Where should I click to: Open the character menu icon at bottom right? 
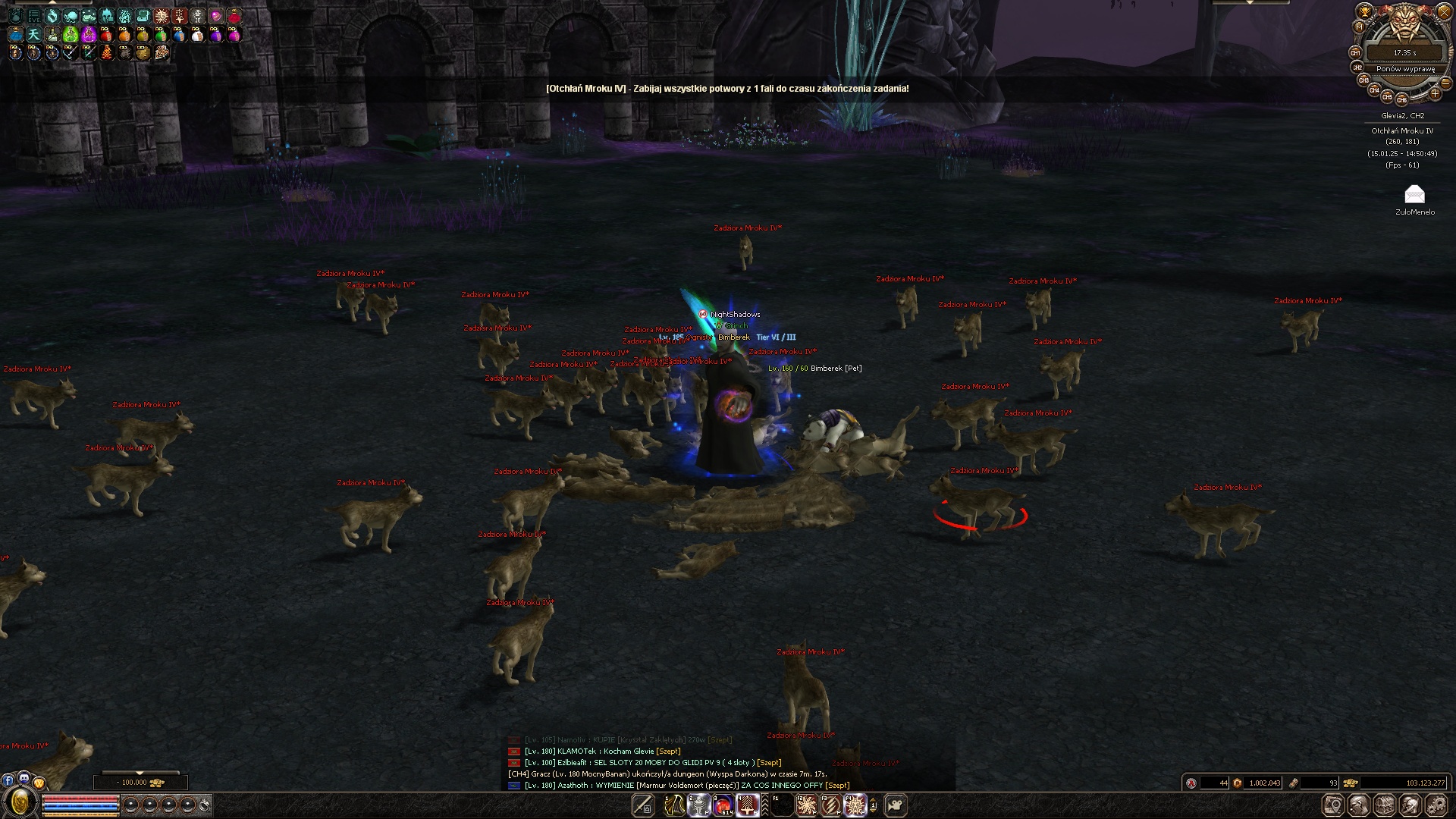(1358, 805)
